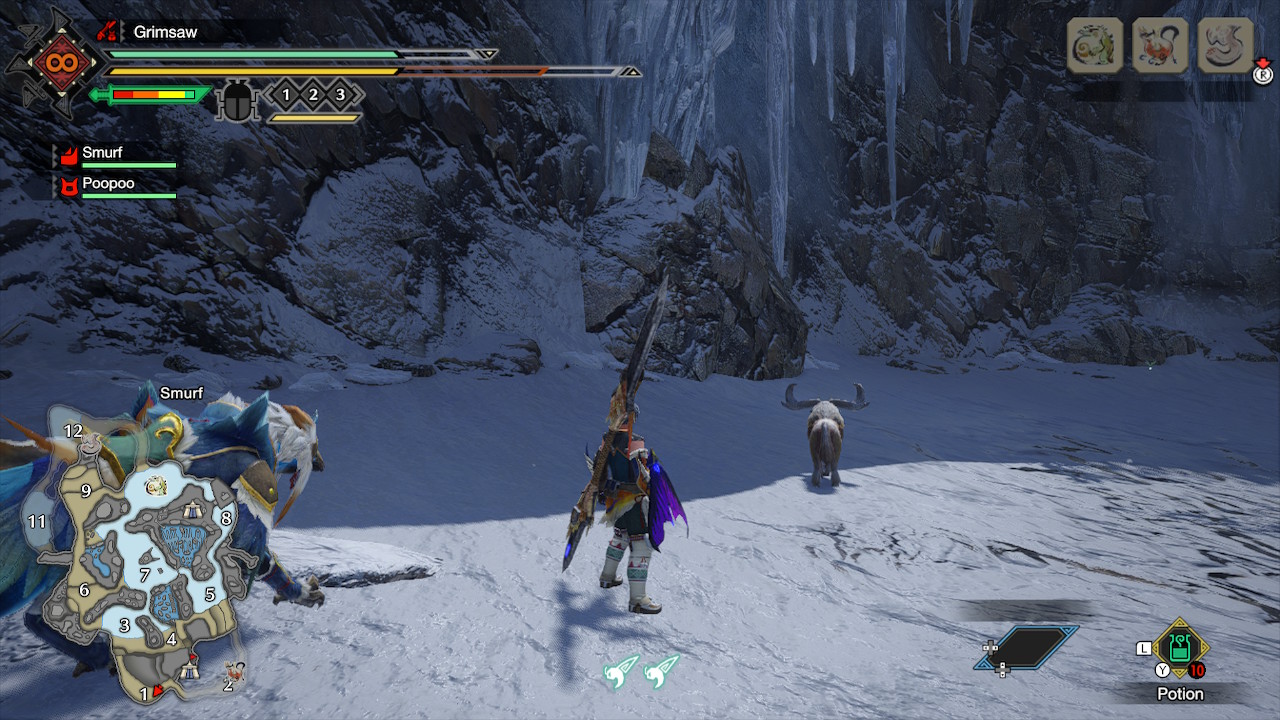Click the quest emblem with infinity symbol
Screen dimensions: 1280x720
pyautogui.click(x=51, y=62)
